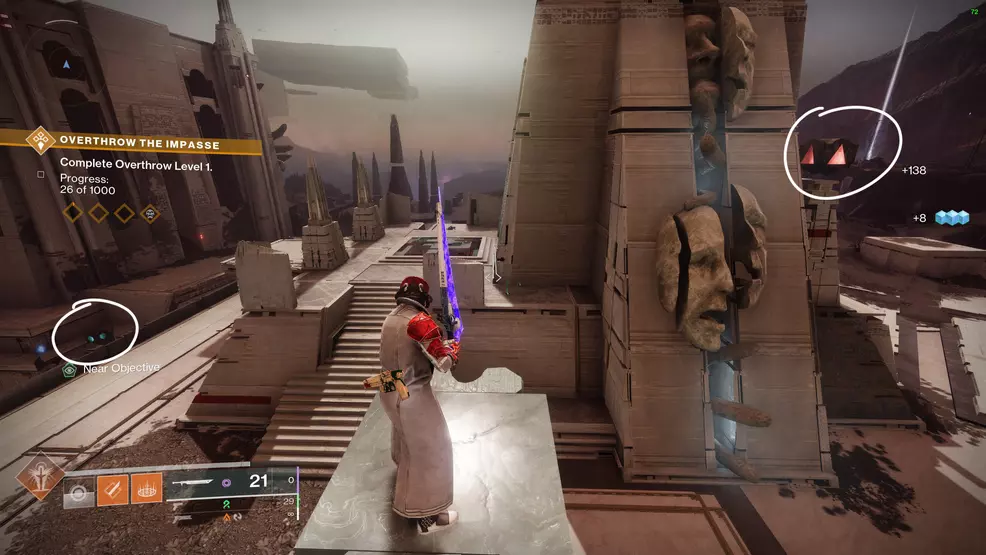
Task: Click the radar compass in the corner
Action: (66, 65)
